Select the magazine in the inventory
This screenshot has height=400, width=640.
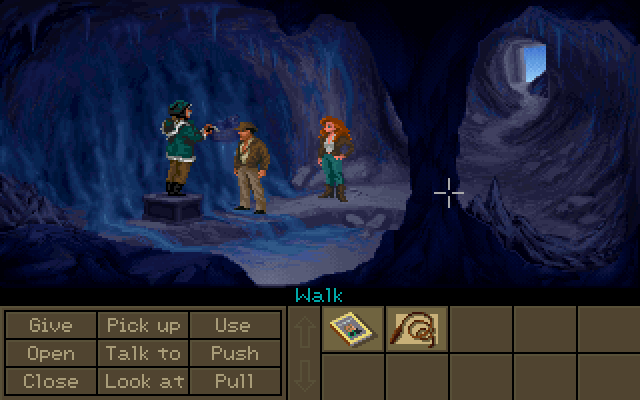(353, 329)
